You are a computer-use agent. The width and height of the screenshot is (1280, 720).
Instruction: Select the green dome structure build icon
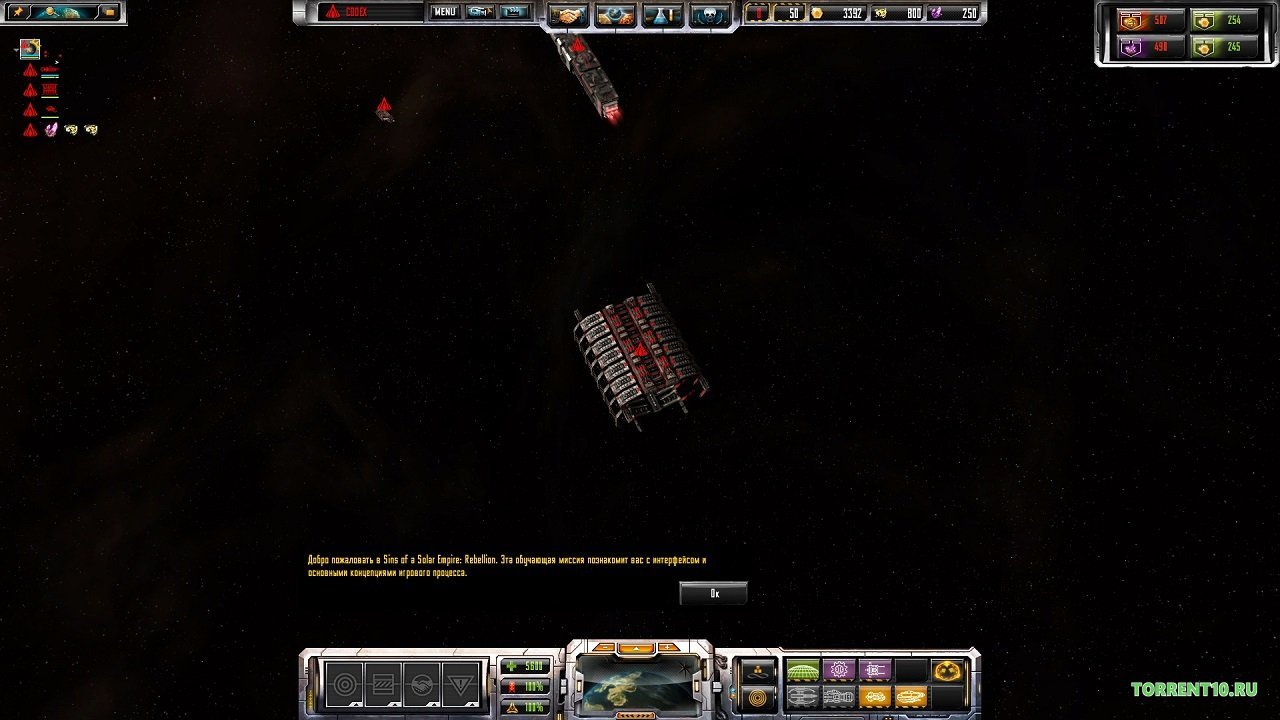(x=802, y=670)
